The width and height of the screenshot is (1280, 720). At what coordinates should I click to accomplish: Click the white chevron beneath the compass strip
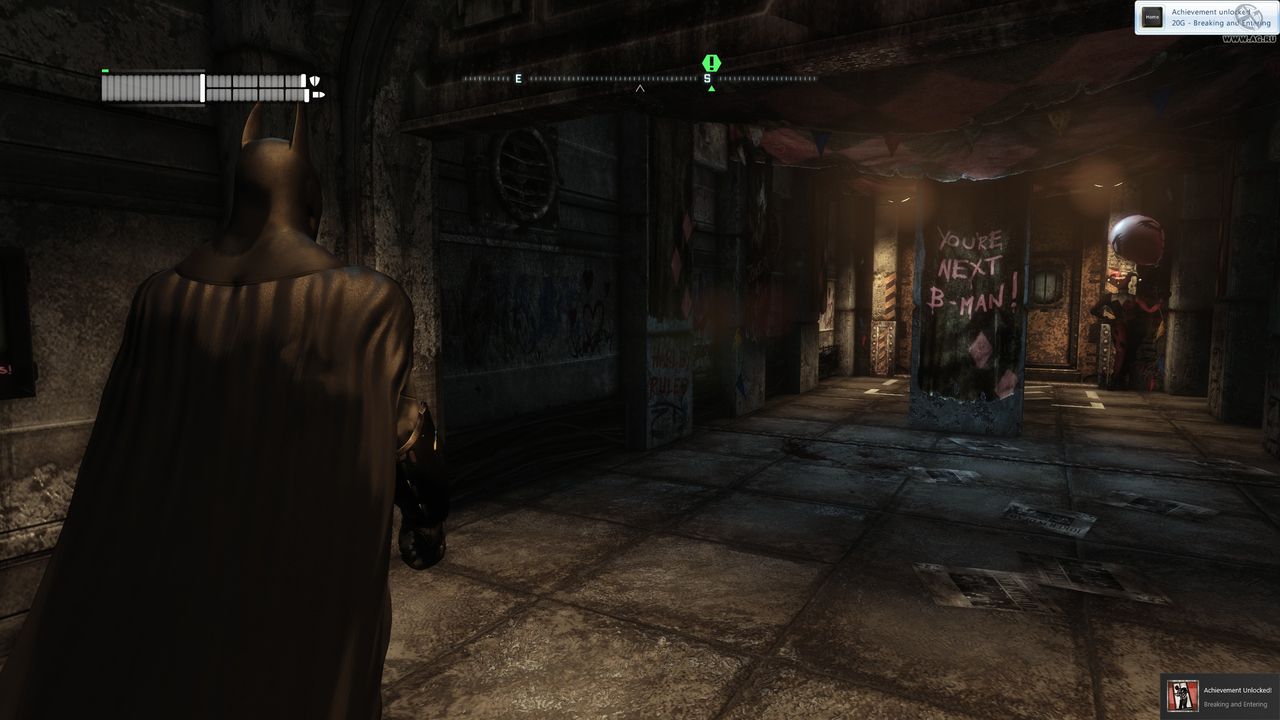click(x=638, y=86)
